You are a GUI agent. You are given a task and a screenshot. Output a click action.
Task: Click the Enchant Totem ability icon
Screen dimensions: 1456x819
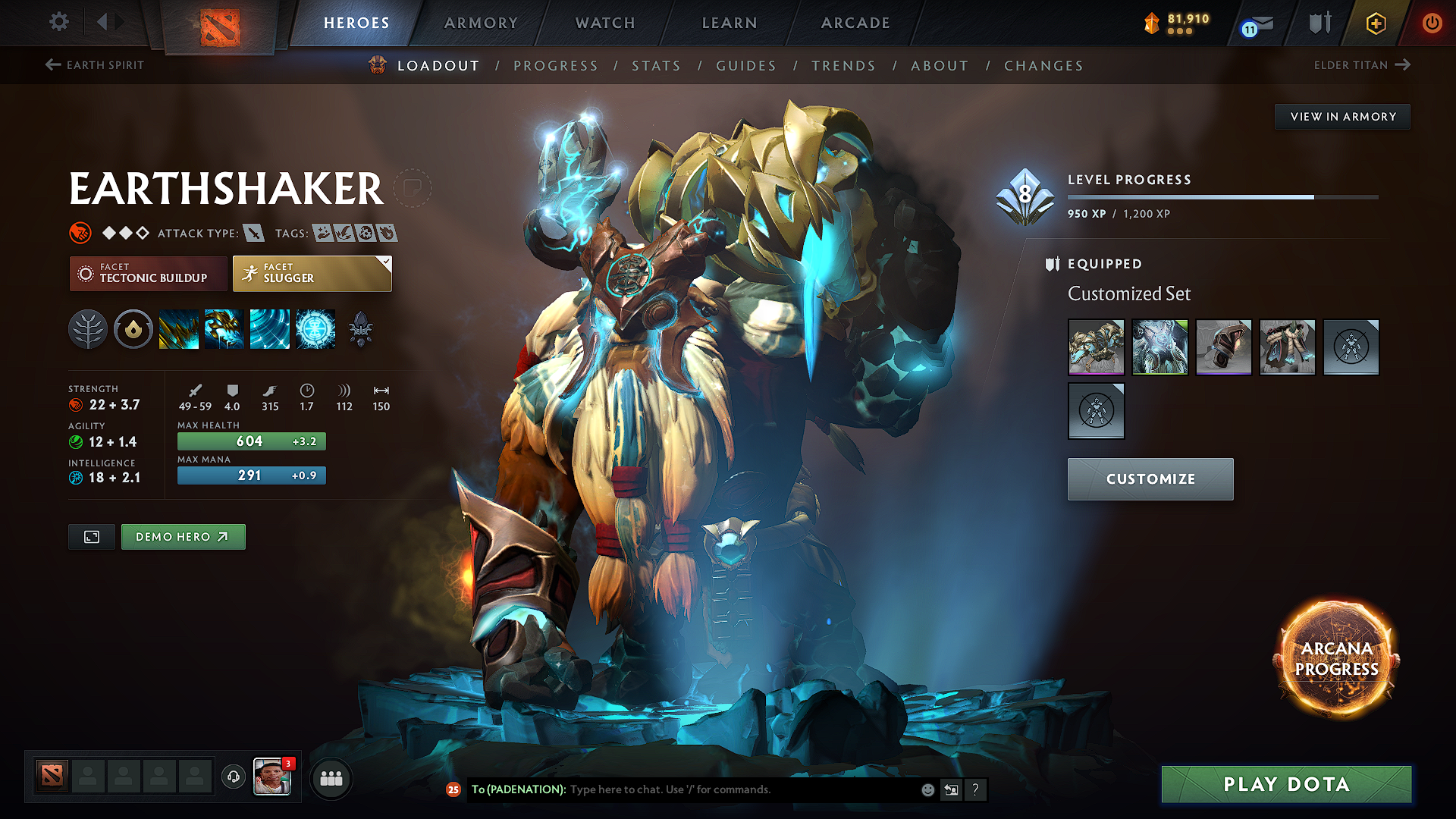tap(224, 329)
